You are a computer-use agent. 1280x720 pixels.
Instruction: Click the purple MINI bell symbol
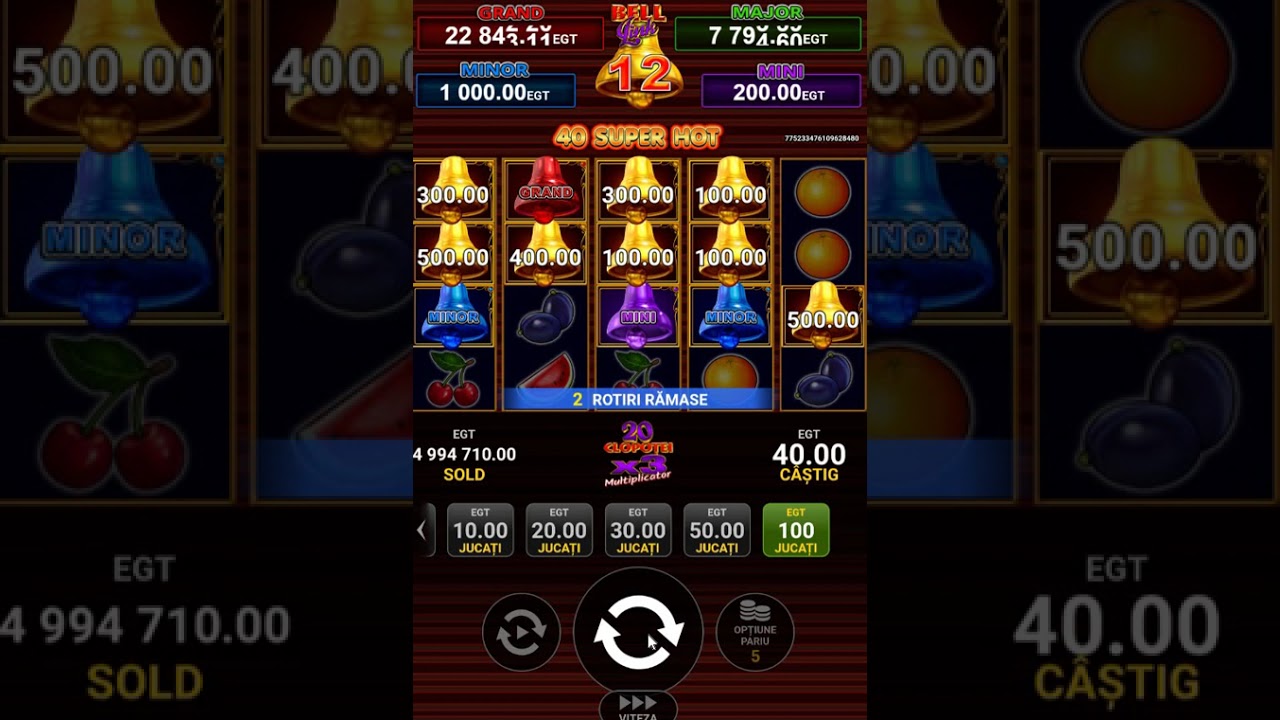pyautogui.click(x=637, y=318)
